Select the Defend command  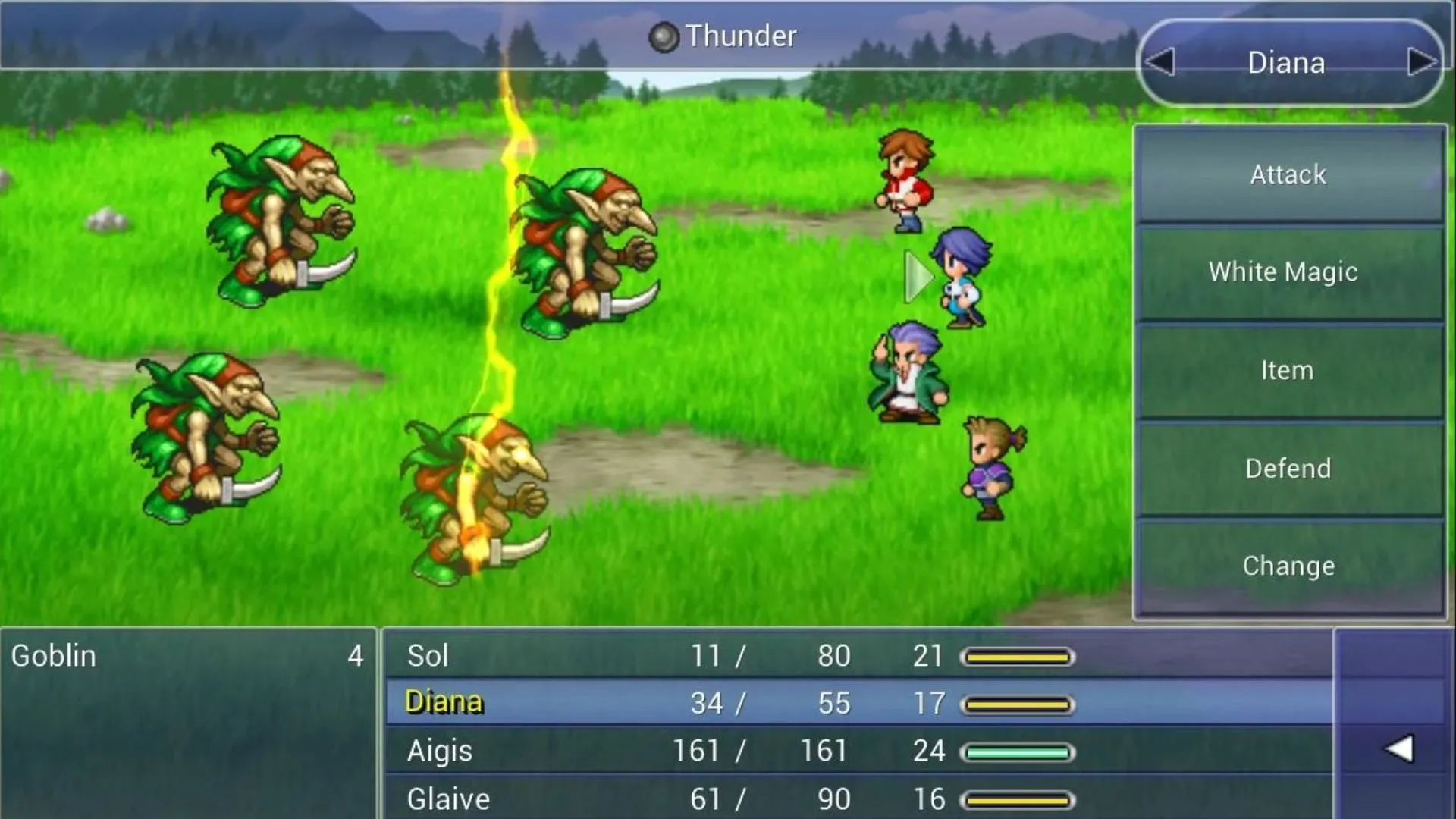click(1287, 468)
